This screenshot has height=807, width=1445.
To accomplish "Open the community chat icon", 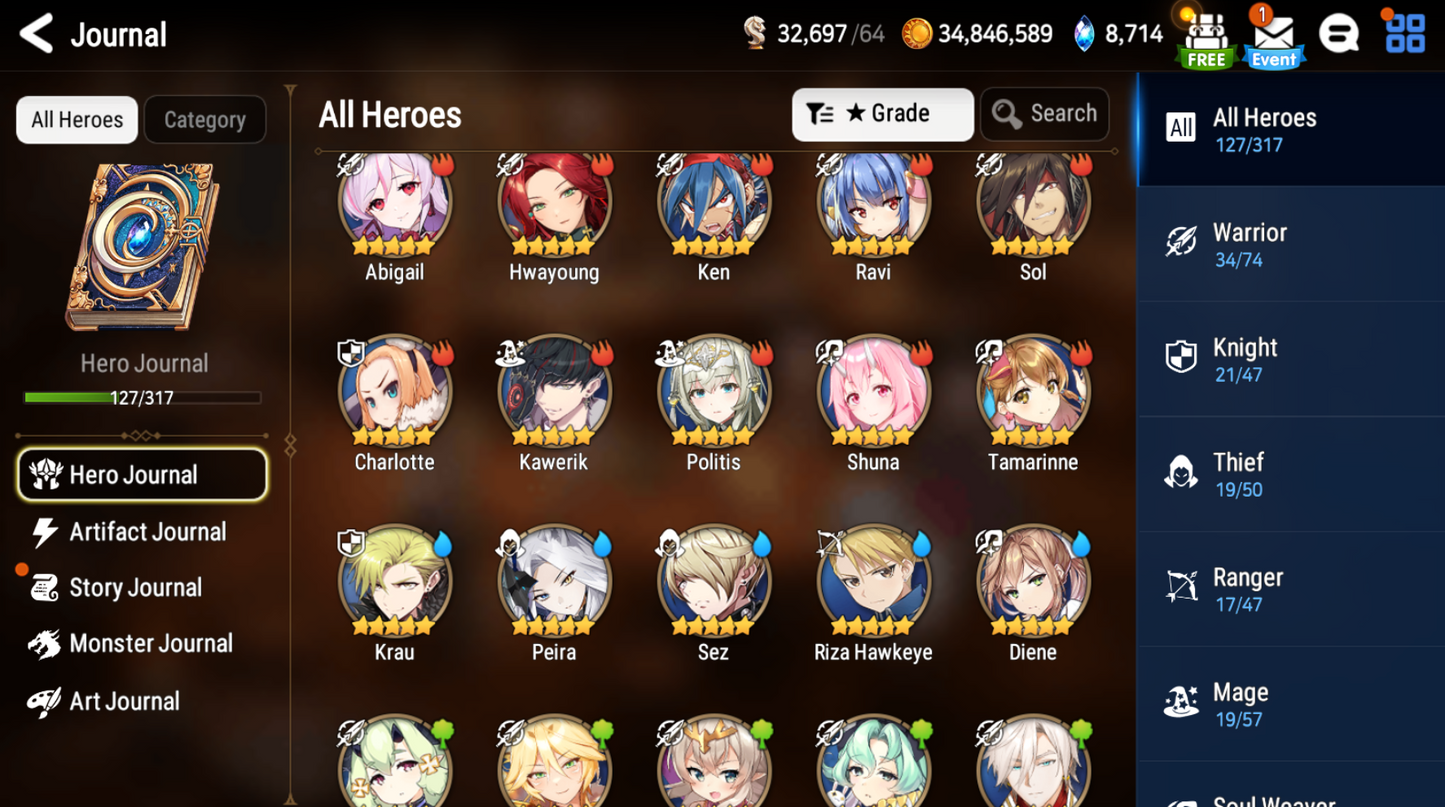I will coord(1340,33).
